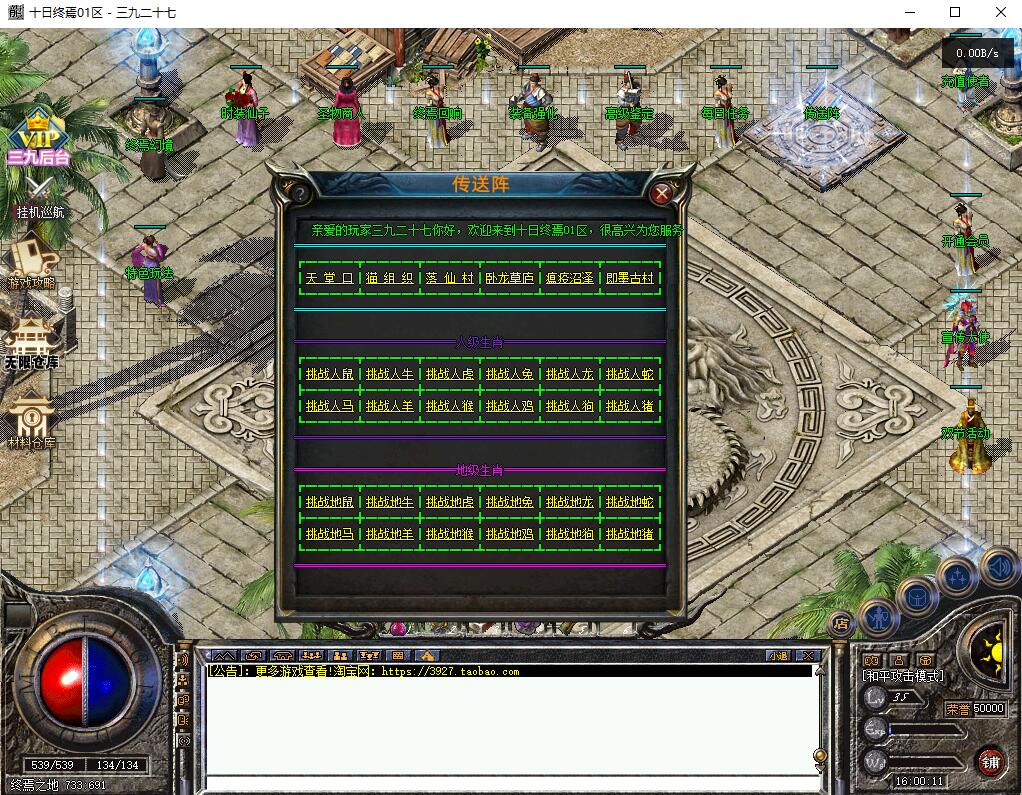The width and height of the screenshot is (1022, 795).
Task: Close the 传送阵 teleport window
Action: pyautogui.click(x=661, y=193)
